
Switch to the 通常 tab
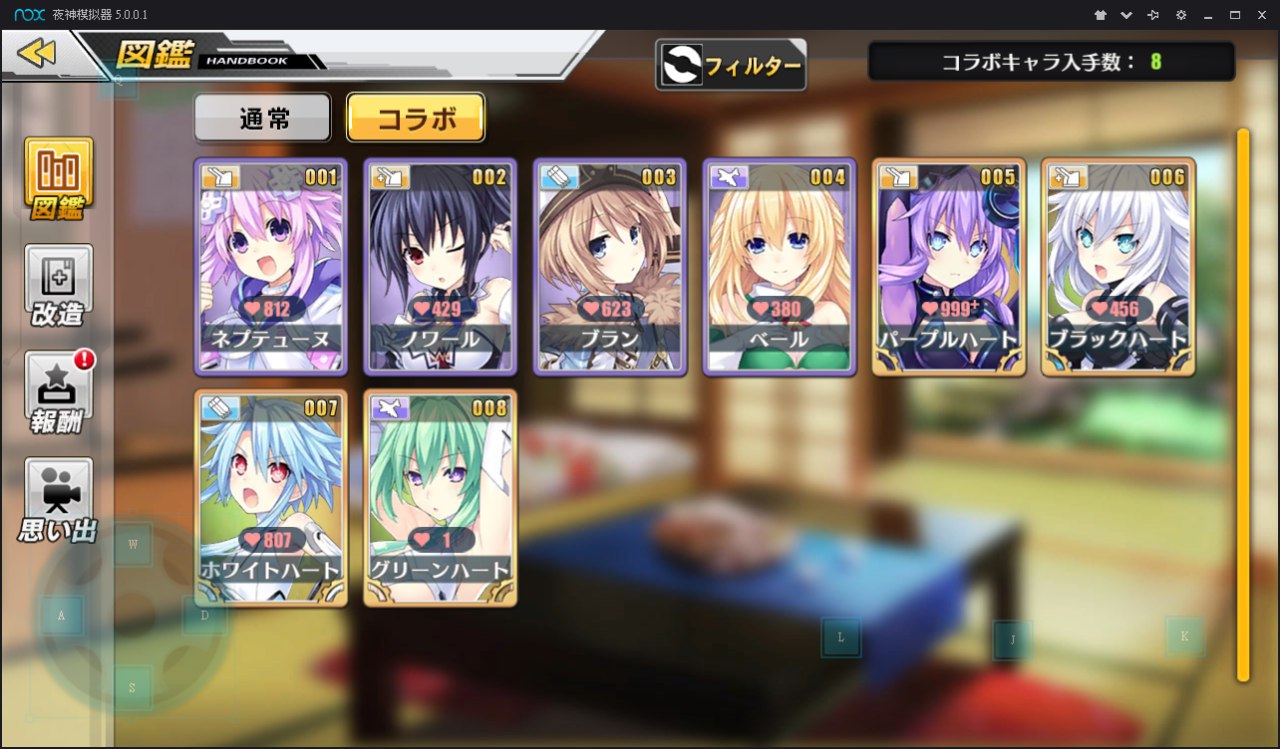point(263,119)
